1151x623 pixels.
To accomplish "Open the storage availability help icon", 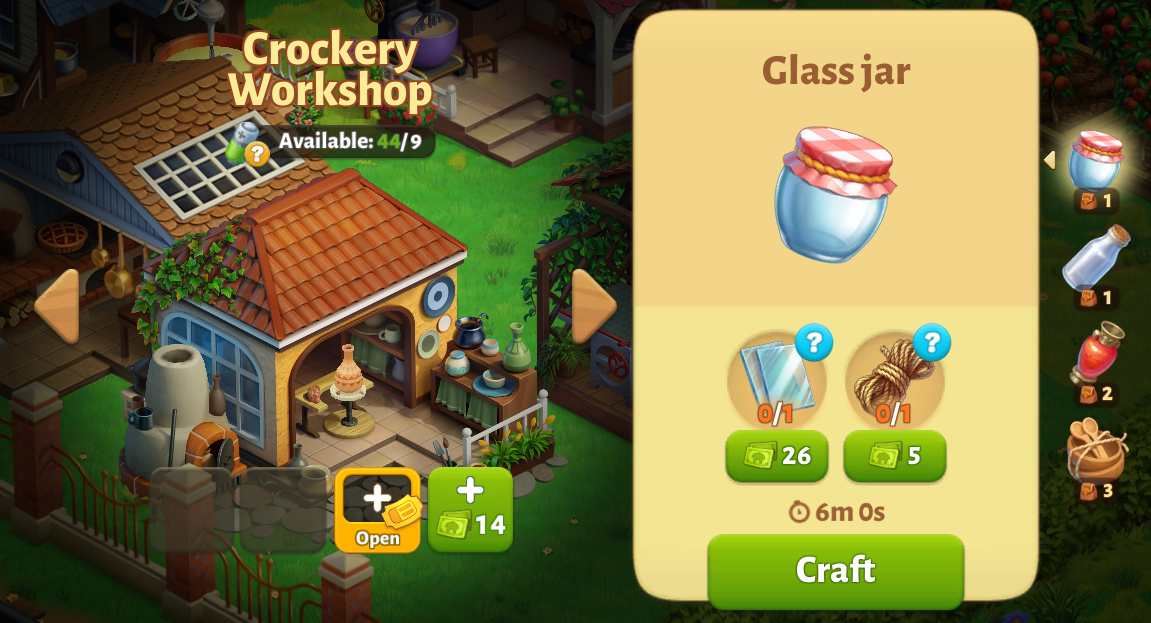I will (x=257, y=153).
